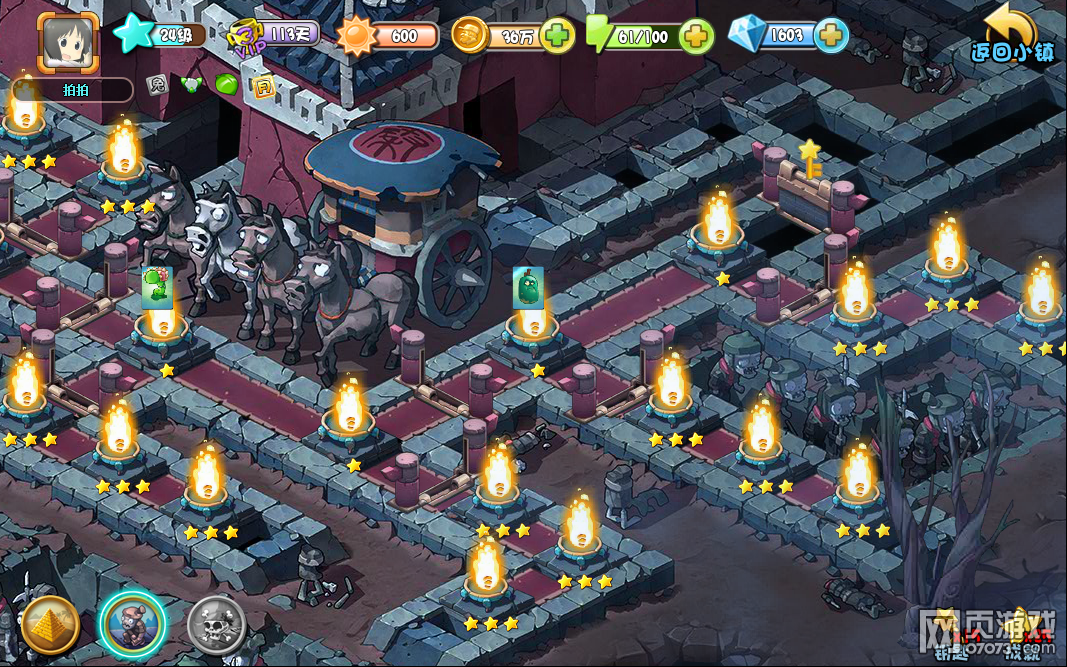The width and height of the screenshot is (1067, 667).
Task: Click the green leaf icon under the level bar
Action: (x=227, y=86)
